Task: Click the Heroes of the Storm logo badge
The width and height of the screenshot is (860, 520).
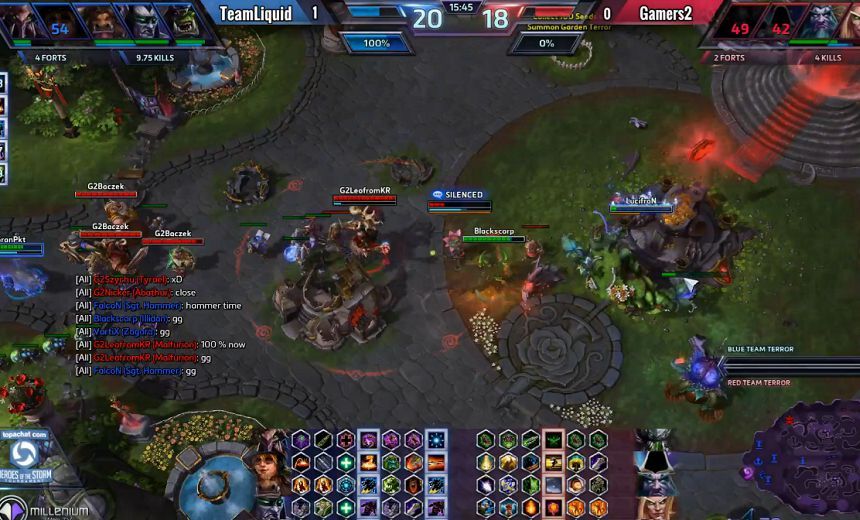Action: tap(24, 456)
